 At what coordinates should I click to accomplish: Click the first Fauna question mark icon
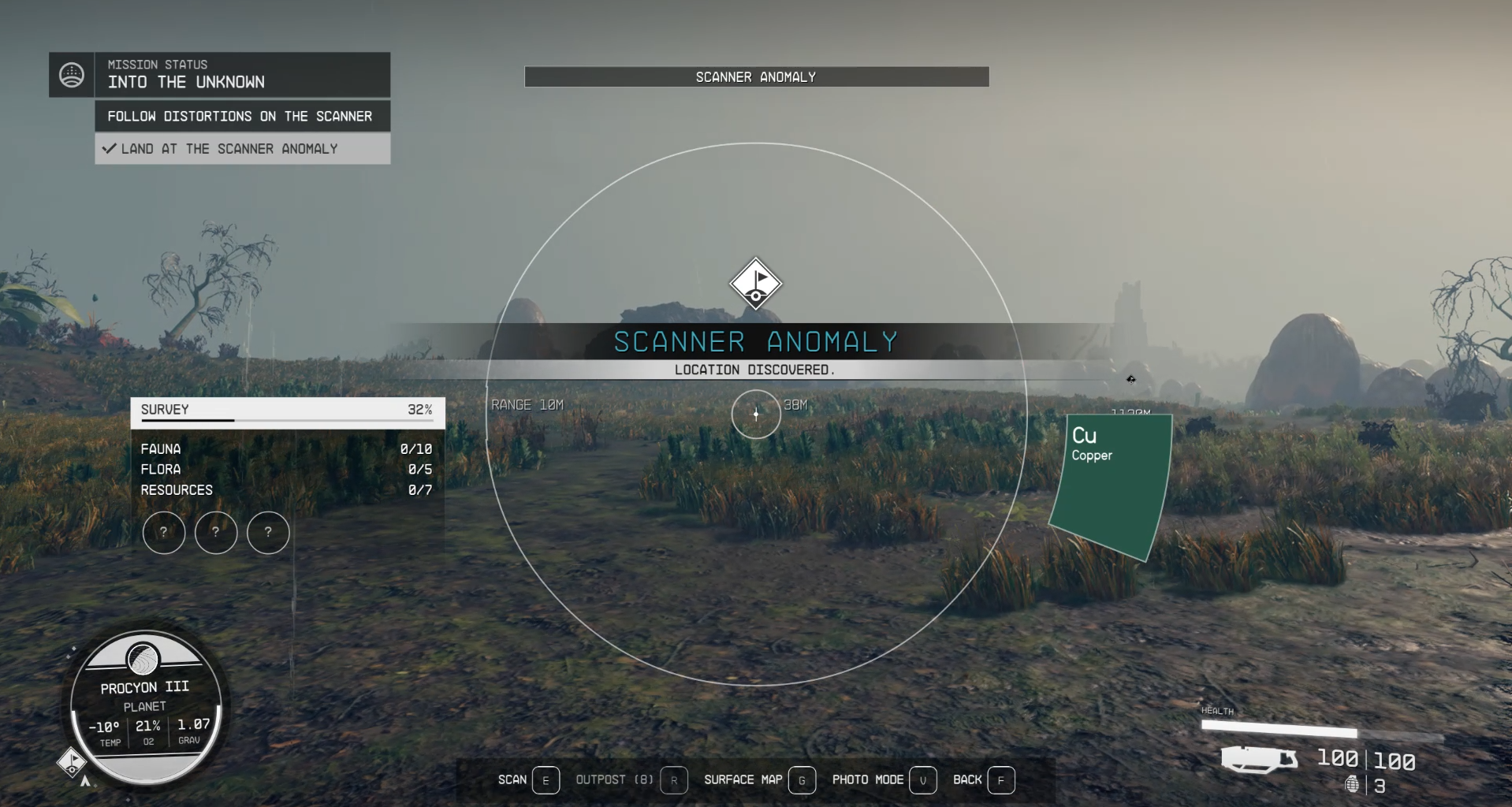(164, 533)
